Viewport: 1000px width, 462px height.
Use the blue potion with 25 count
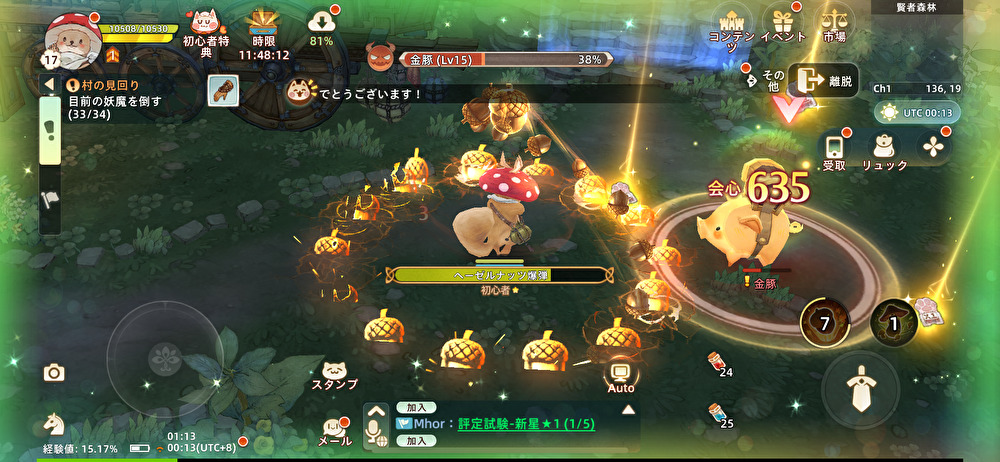[x=716, y=413]
